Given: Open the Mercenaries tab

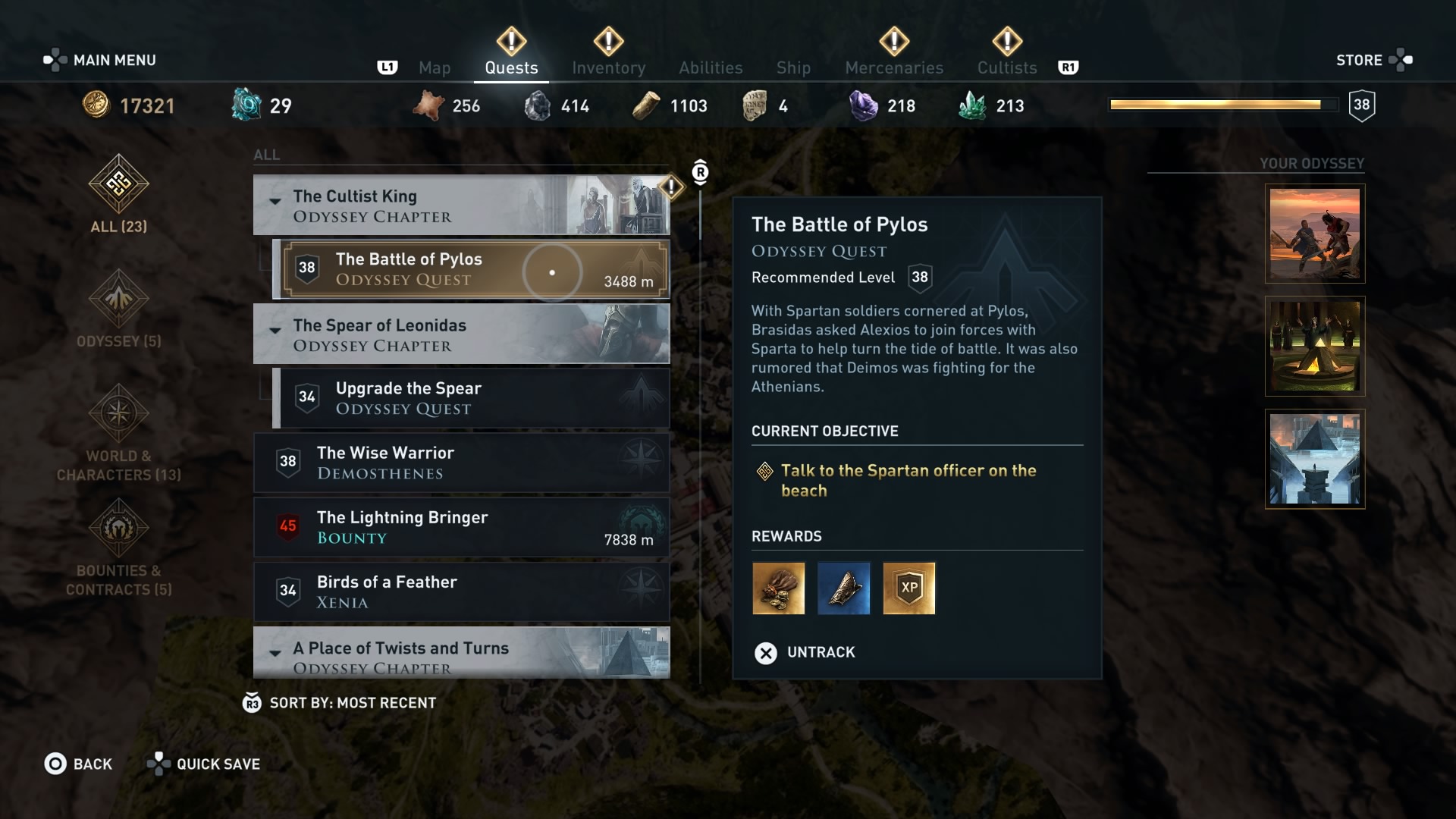Looking at the screenshot, I should 893,67.
